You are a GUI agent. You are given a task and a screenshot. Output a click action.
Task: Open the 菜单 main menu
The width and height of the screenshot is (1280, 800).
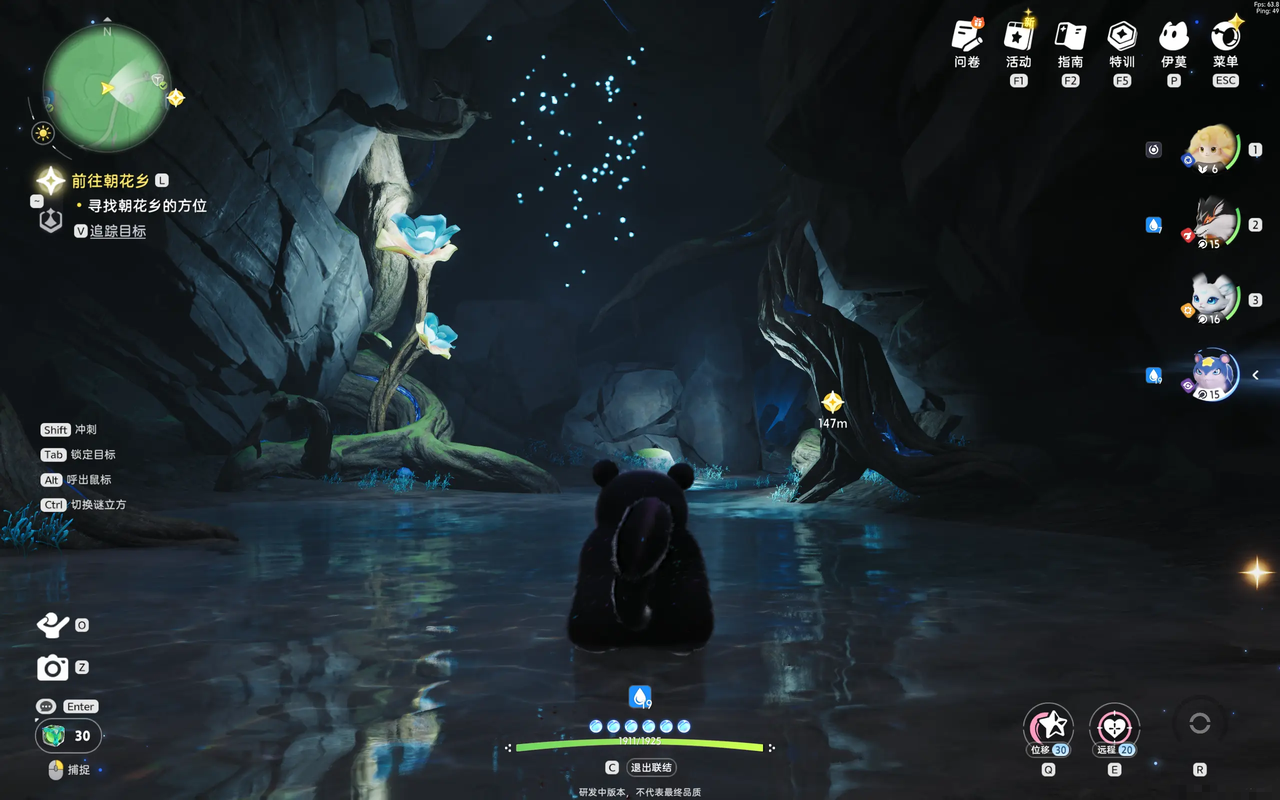[1226, 37]
